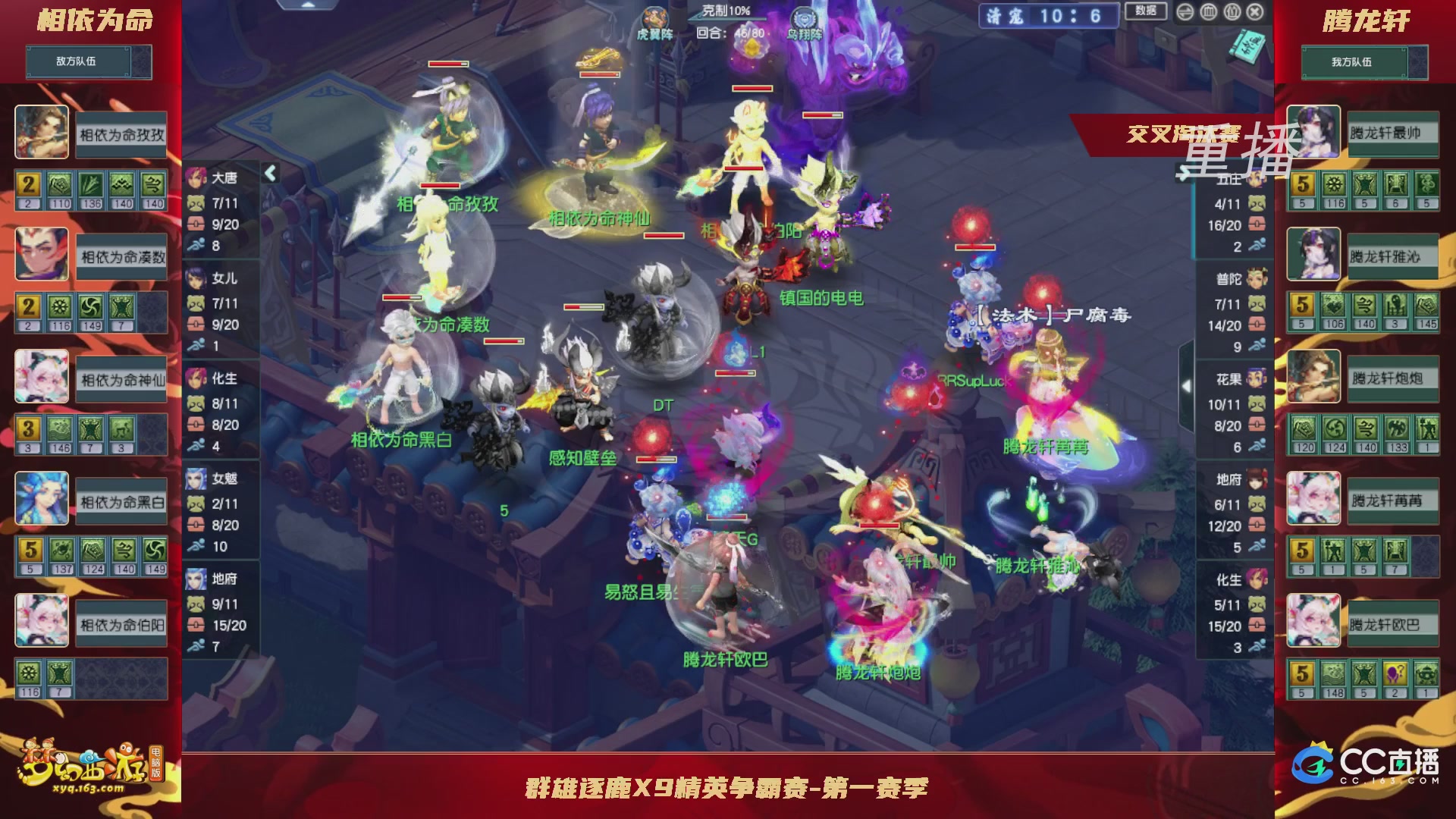Click the 克制10% progress indicator
Image resolution: width=1456 pixels, height=819 pixels.
pyautogui.click(x=726, y=11)
